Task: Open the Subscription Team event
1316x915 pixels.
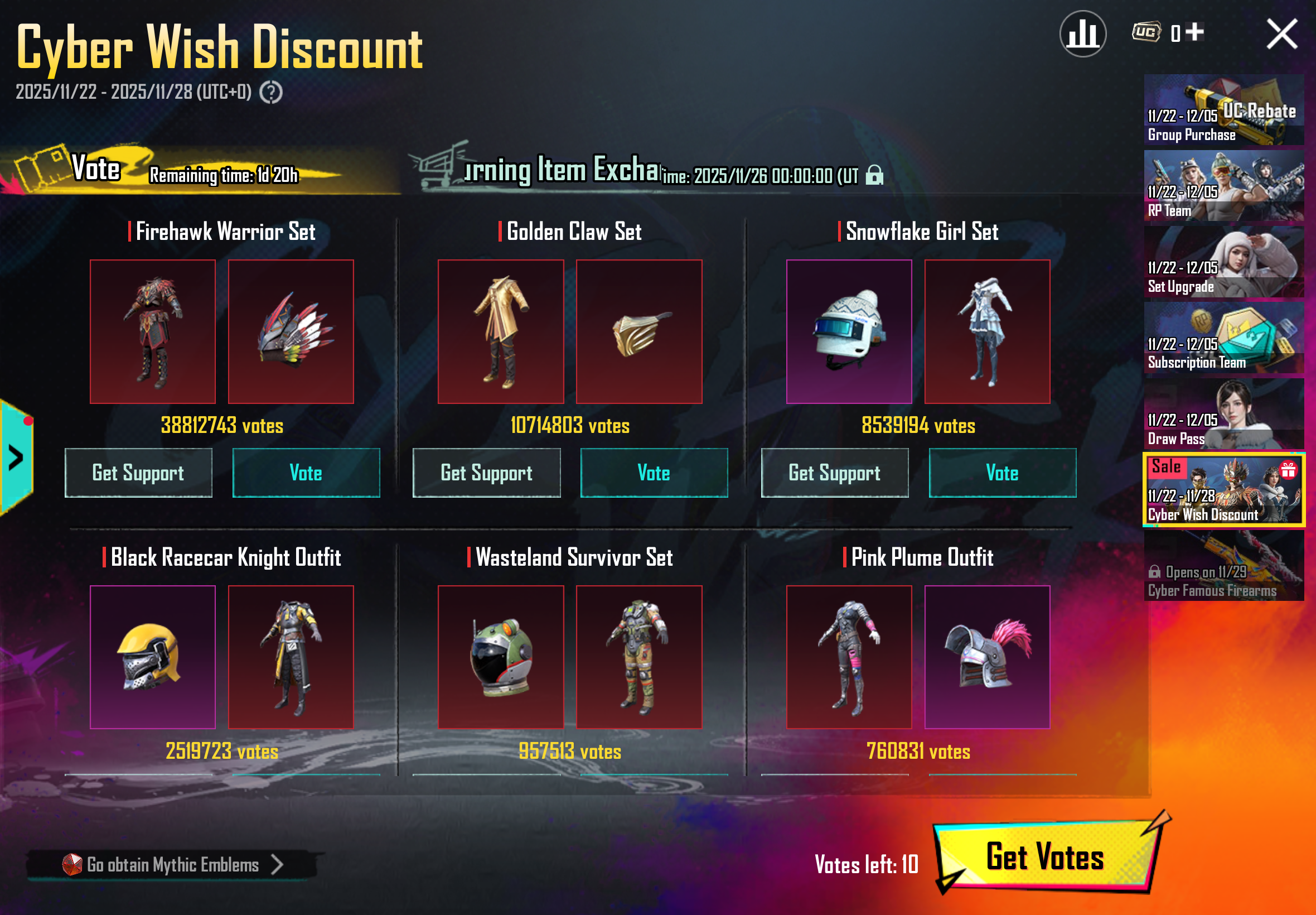Action: [1223, 338]
